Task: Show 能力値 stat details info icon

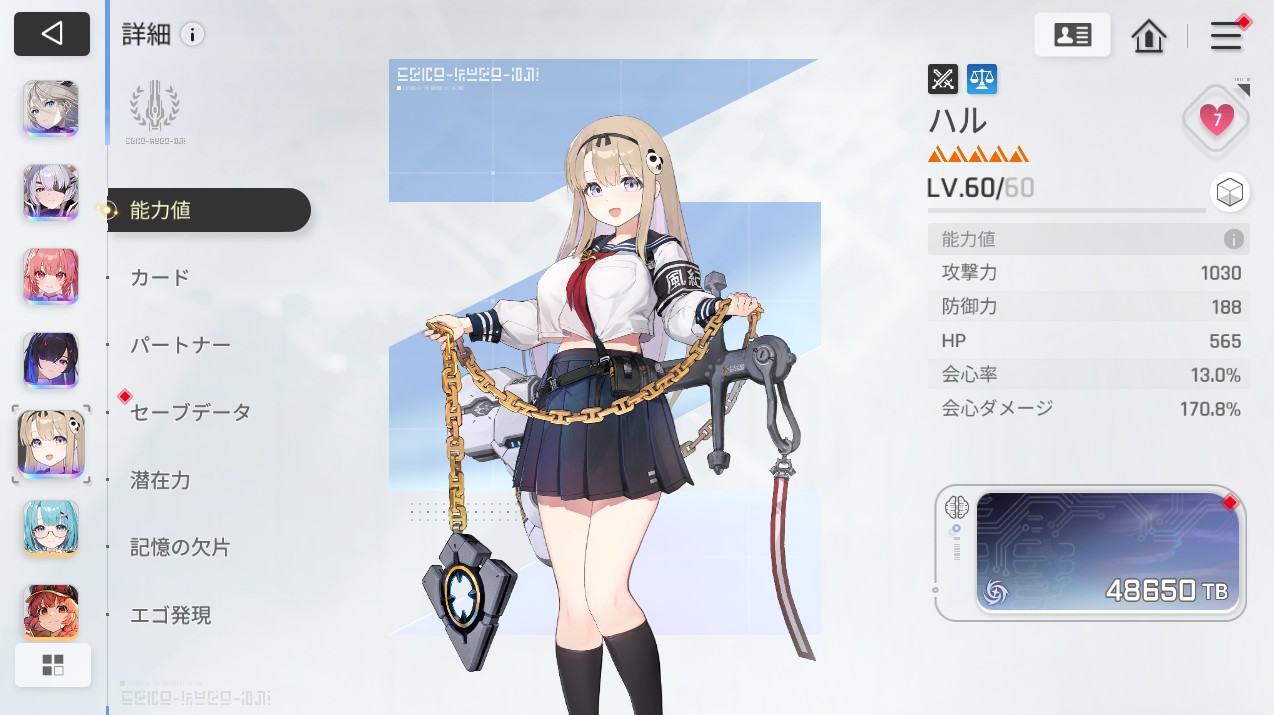Action: click(1233, 240)
